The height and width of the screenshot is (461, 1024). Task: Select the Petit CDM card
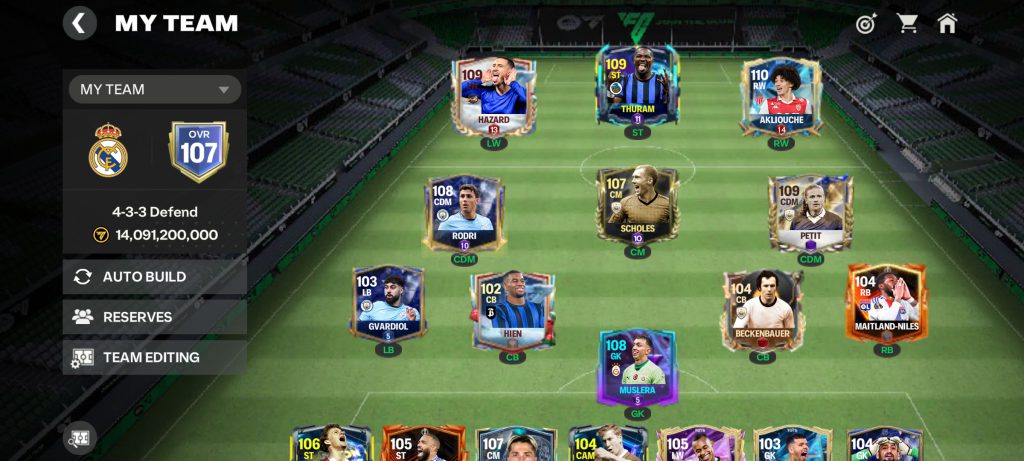click(810, 213)
